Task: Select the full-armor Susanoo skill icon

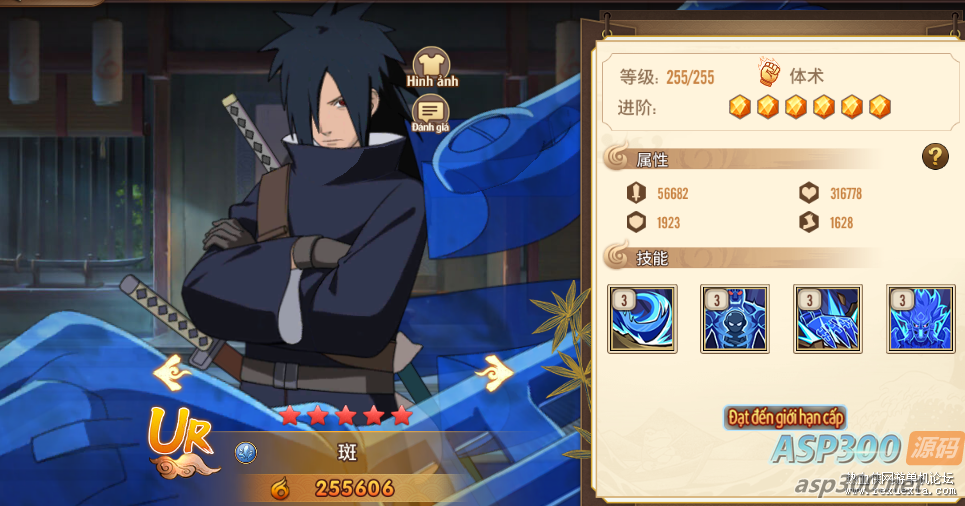Action: (x=920, y=319)
